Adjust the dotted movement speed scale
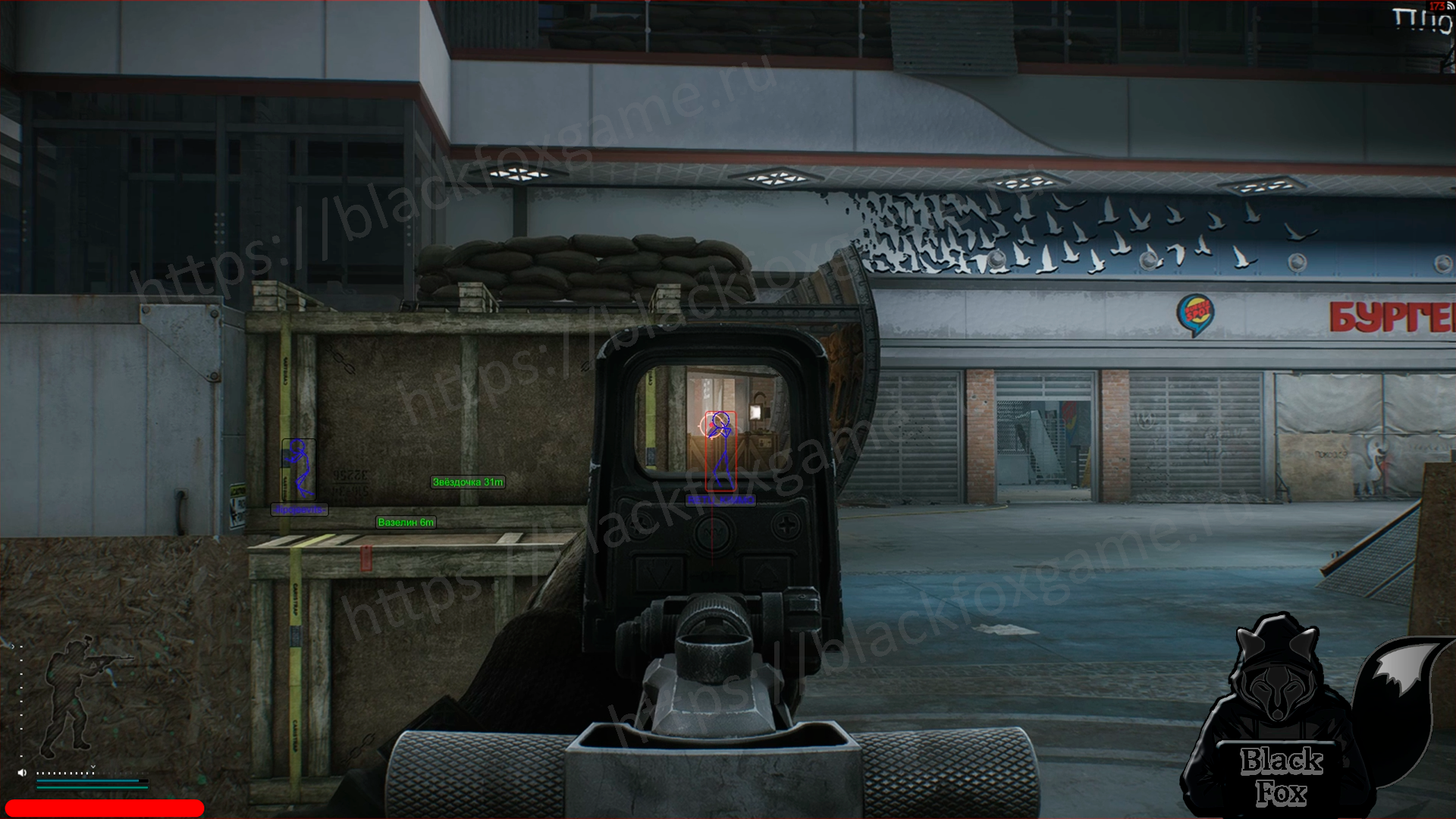The image size is (1456, 819). tap(66, 773)
